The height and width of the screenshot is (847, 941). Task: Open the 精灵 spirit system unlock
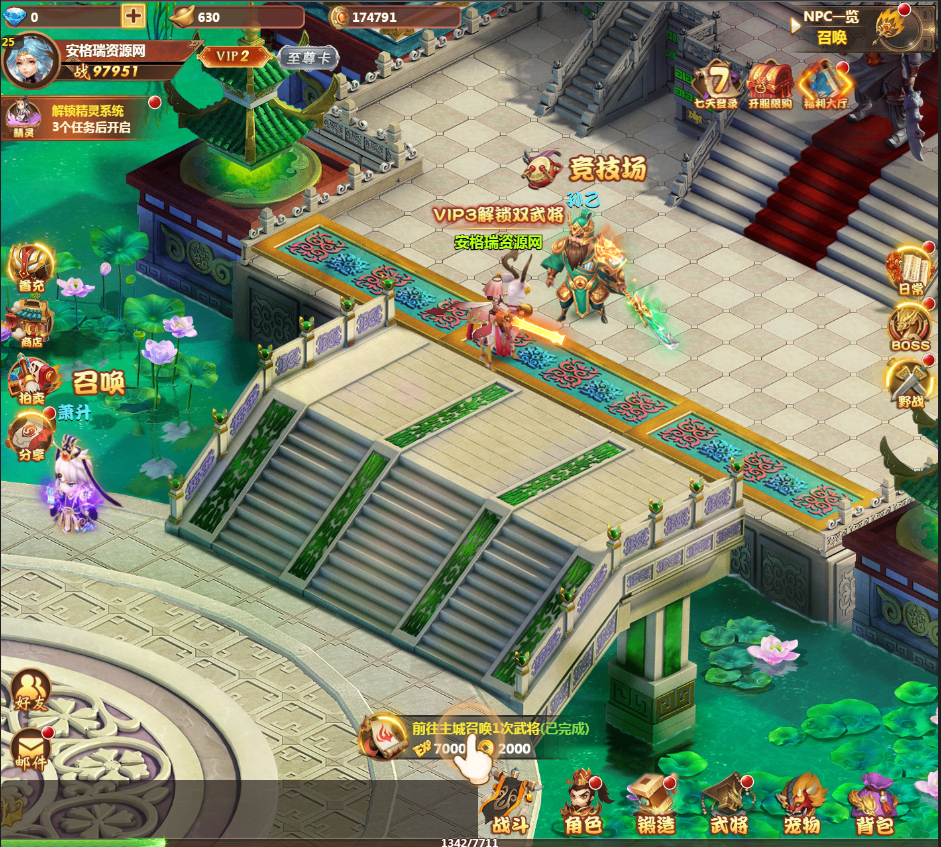click(22, 119)
